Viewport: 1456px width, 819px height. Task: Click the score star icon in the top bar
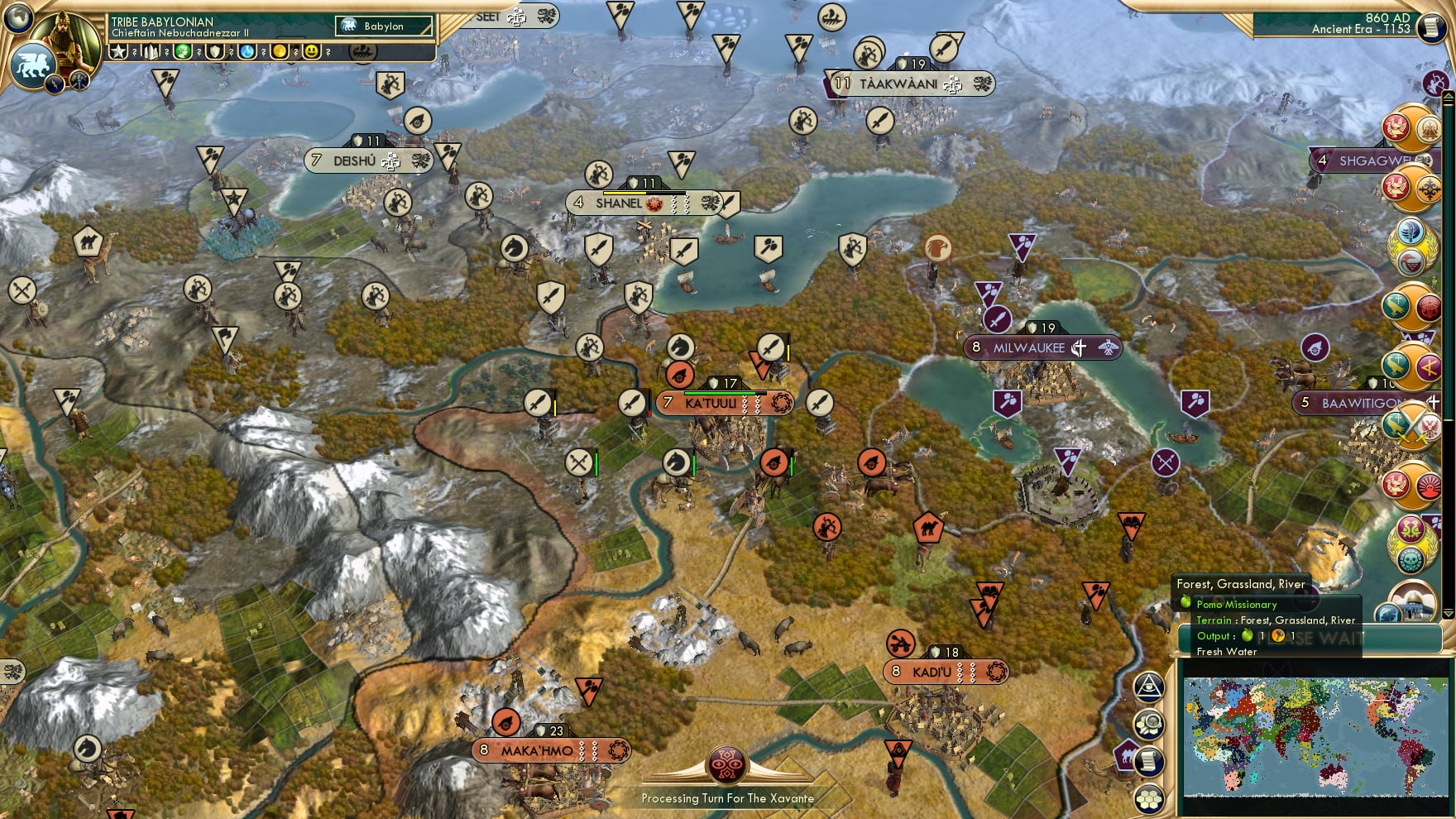click(x=119, y=50)
